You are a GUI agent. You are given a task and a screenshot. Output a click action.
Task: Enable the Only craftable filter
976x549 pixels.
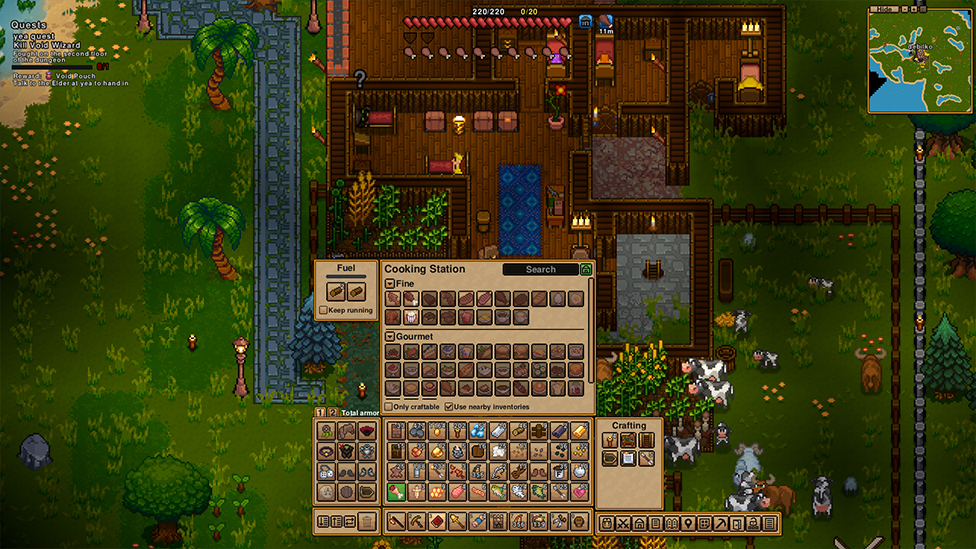[x=389, y=406]
